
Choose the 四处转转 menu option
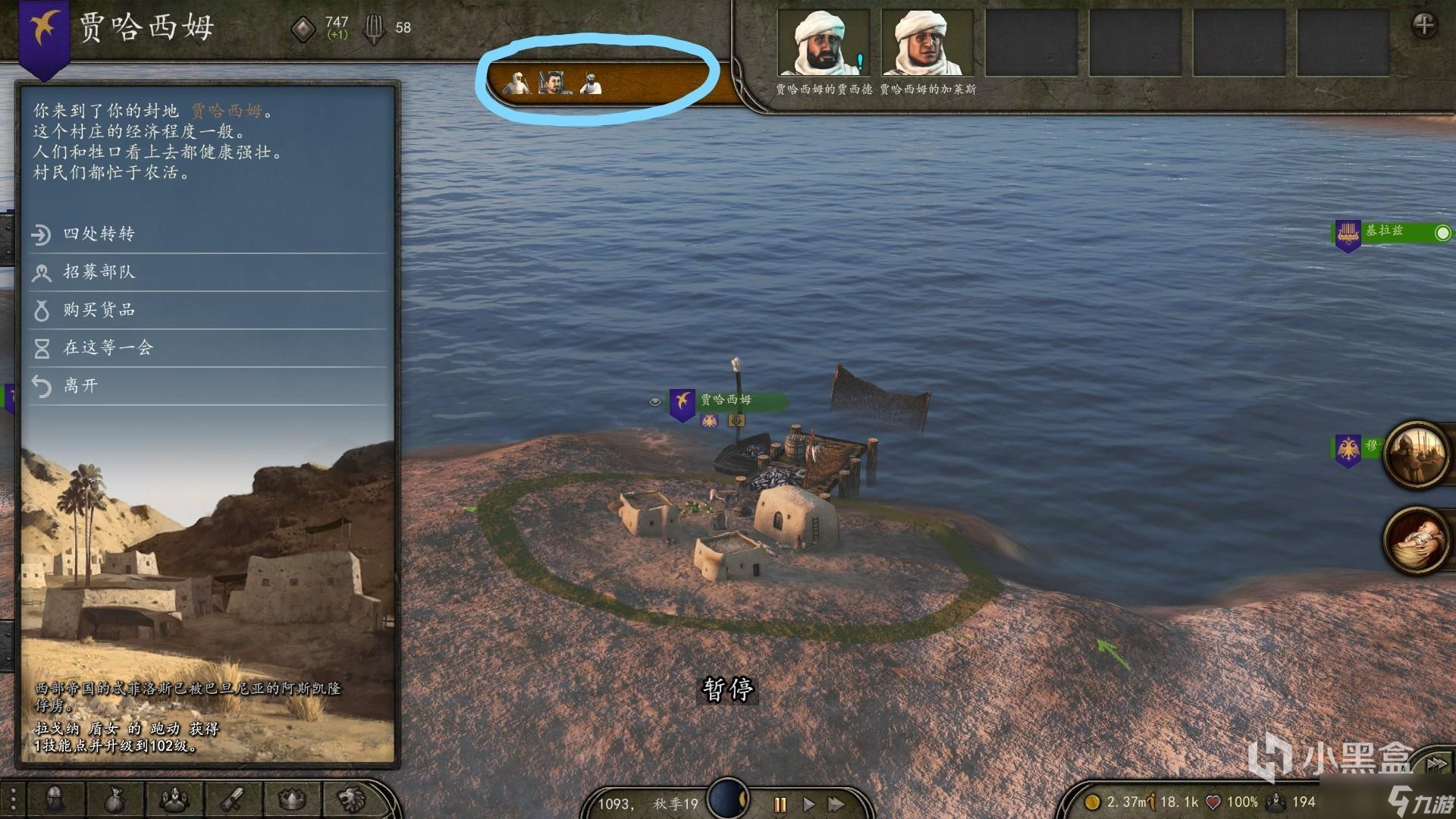click(x=99, y=234)
